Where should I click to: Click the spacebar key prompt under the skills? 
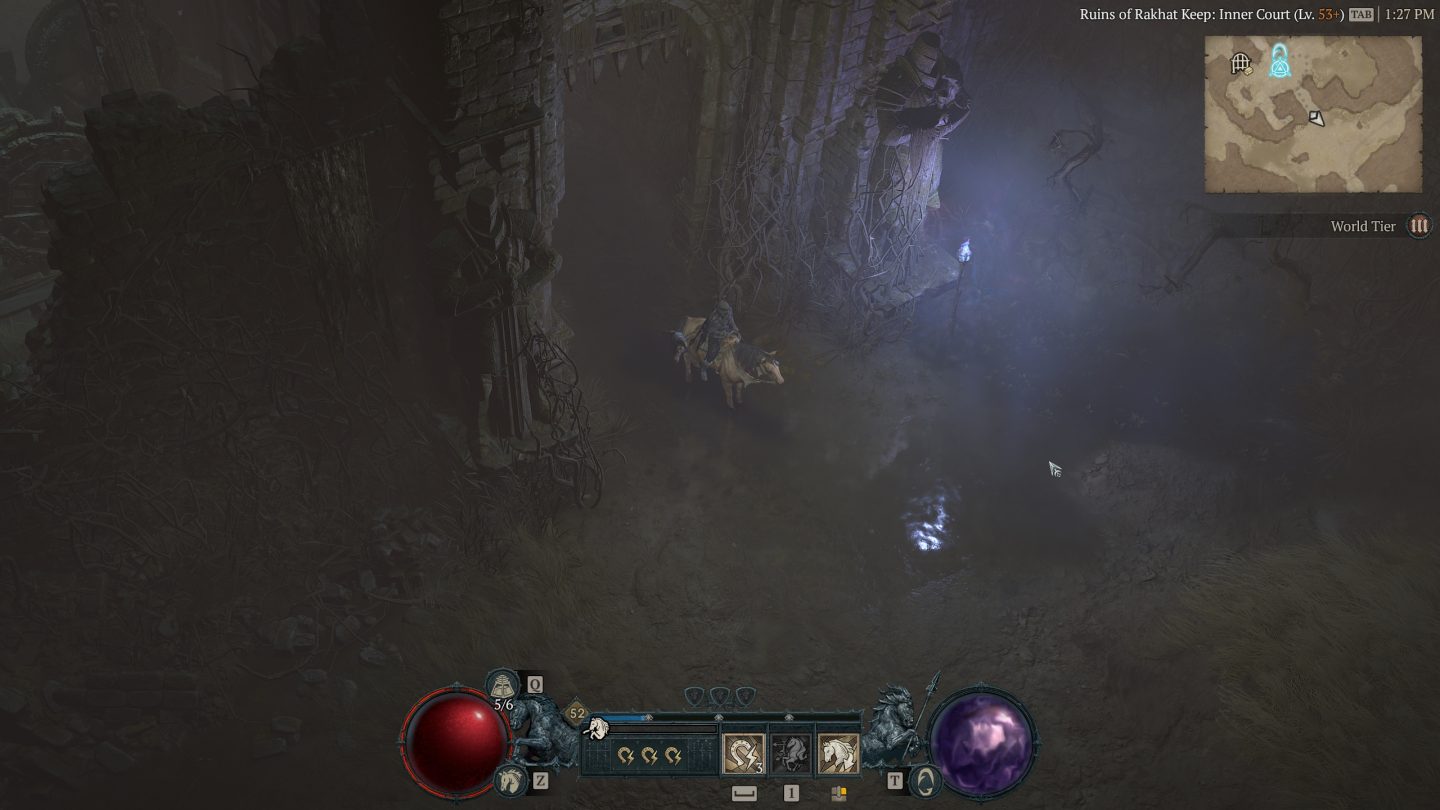743,792
